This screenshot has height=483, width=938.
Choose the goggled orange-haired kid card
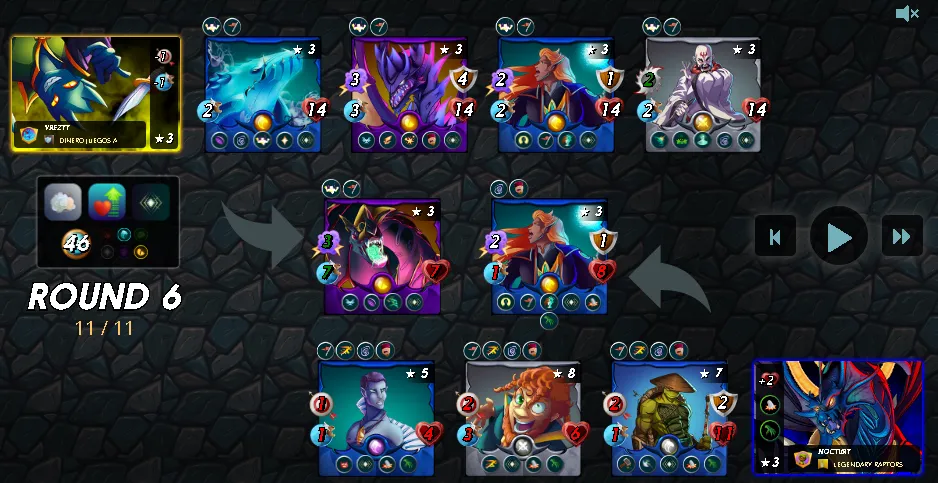pyautogui.click(x=523, y=417)
